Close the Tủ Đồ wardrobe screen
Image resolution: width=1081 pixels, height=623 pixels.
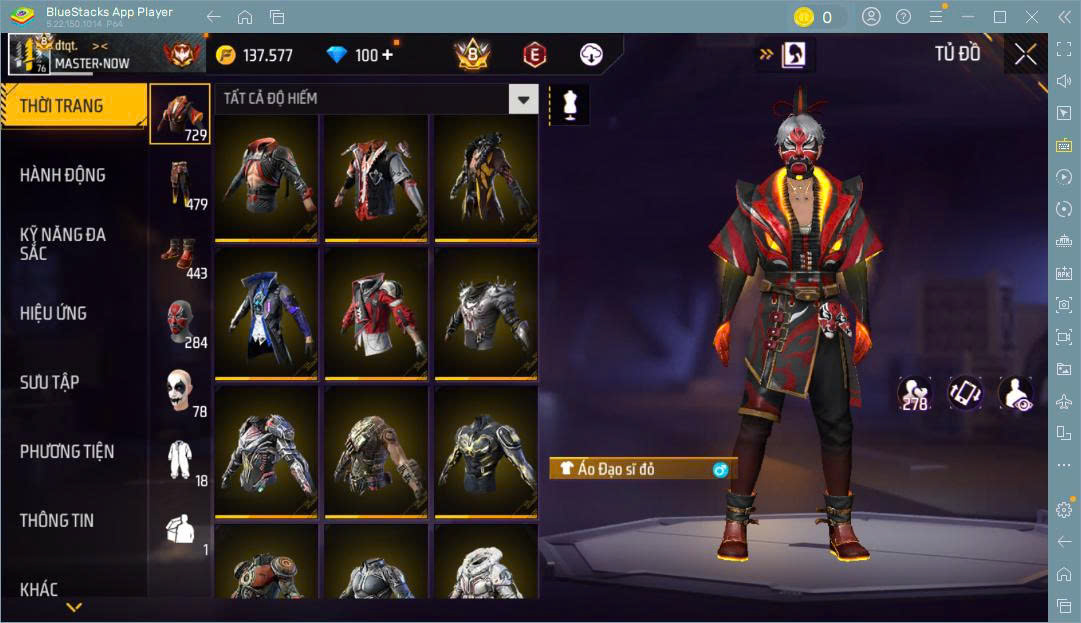pyautogui.click(x=1025, y=55)
